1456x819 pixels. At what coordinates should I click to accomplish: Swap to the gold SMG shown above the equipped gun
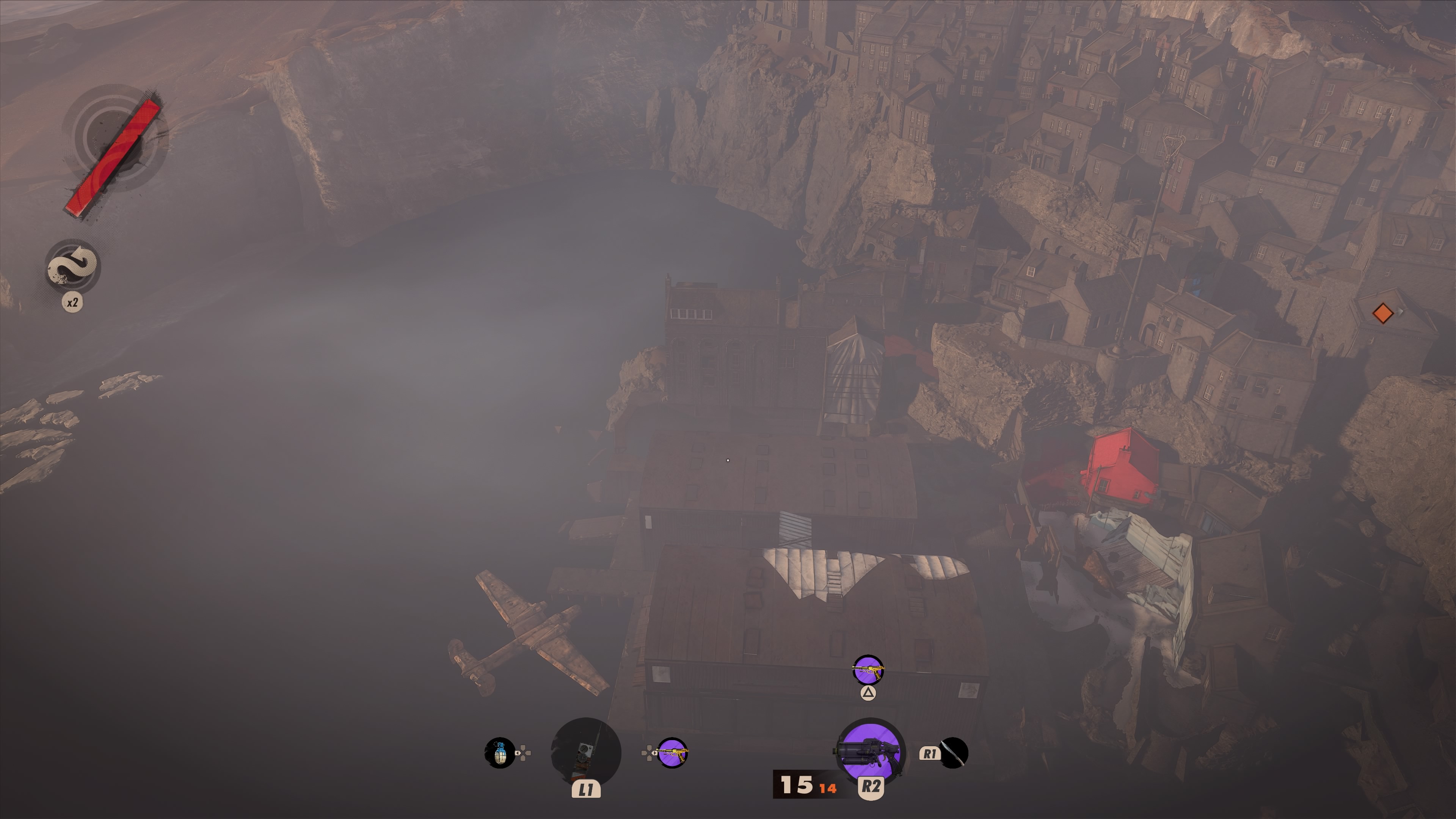pyautogui.click(x=868, y=671)
